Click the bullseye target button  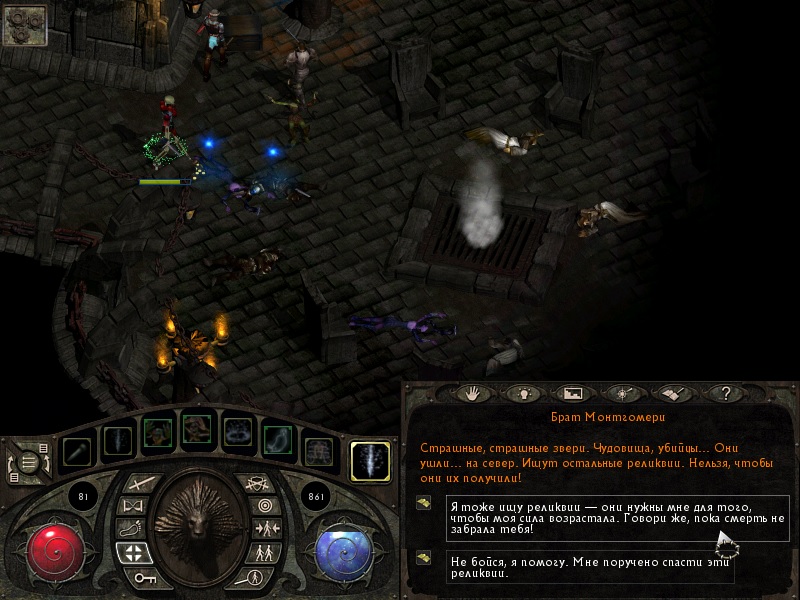[x=266, y=506]
